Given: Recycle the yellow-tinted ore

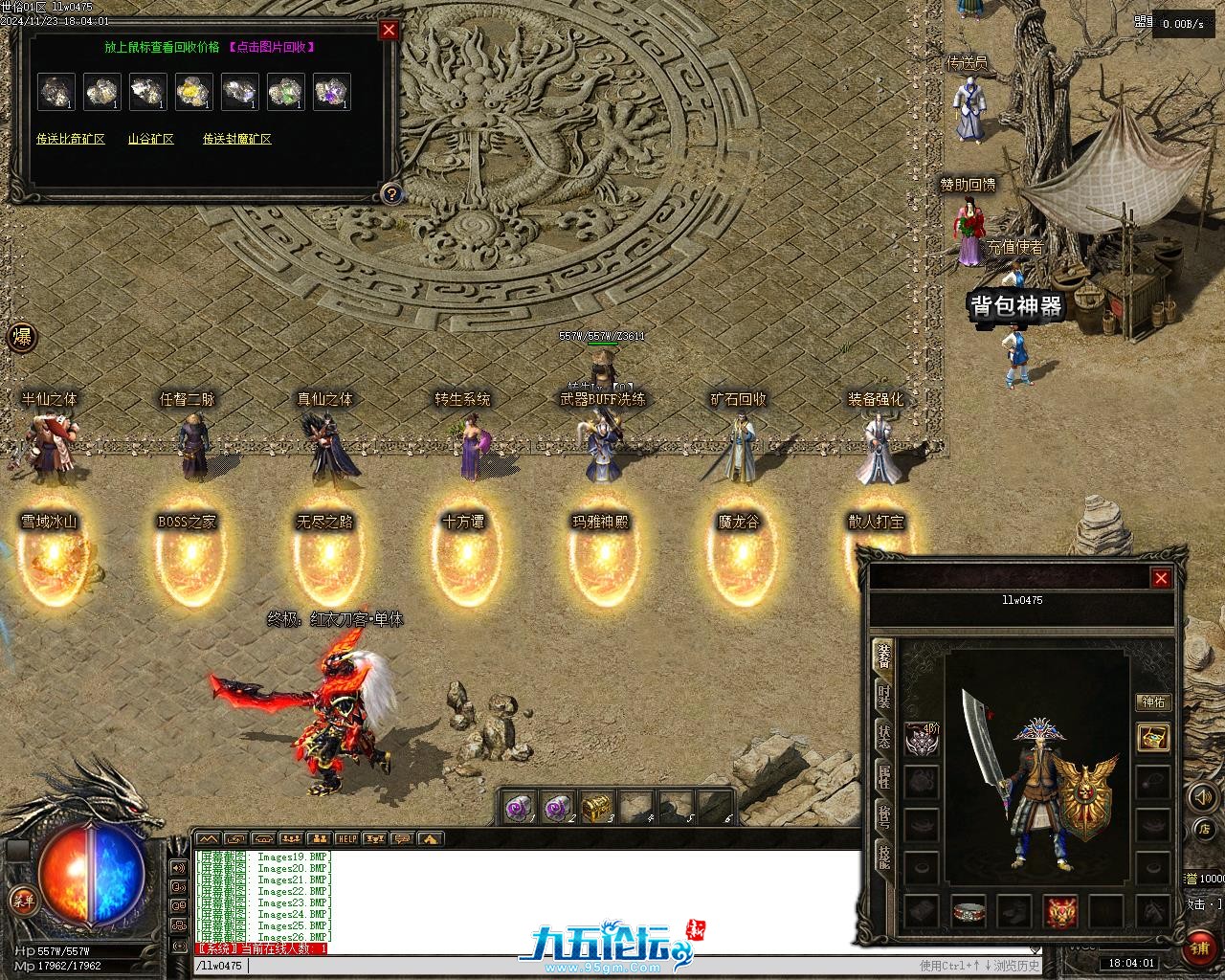Looking at the screenshot, I should pos(194,92).
